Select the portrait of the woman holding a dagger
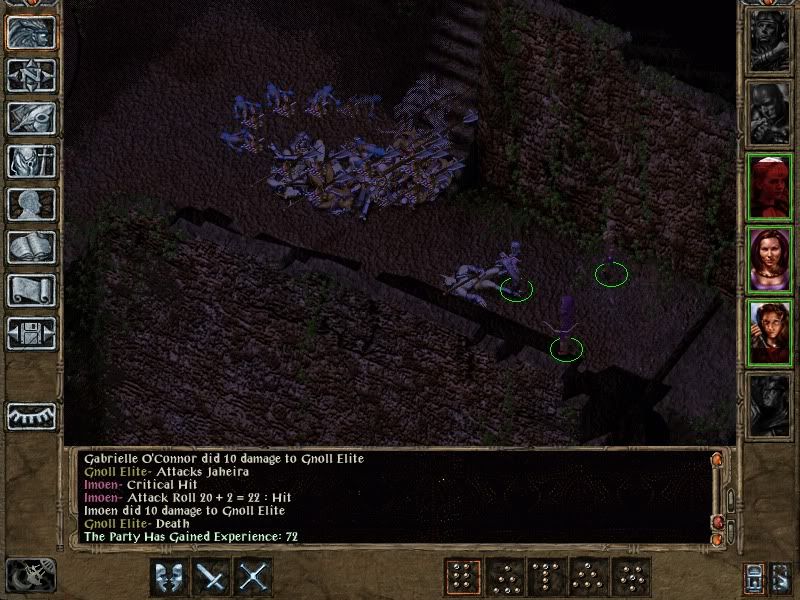800x600 pixels. coord(769,333)
